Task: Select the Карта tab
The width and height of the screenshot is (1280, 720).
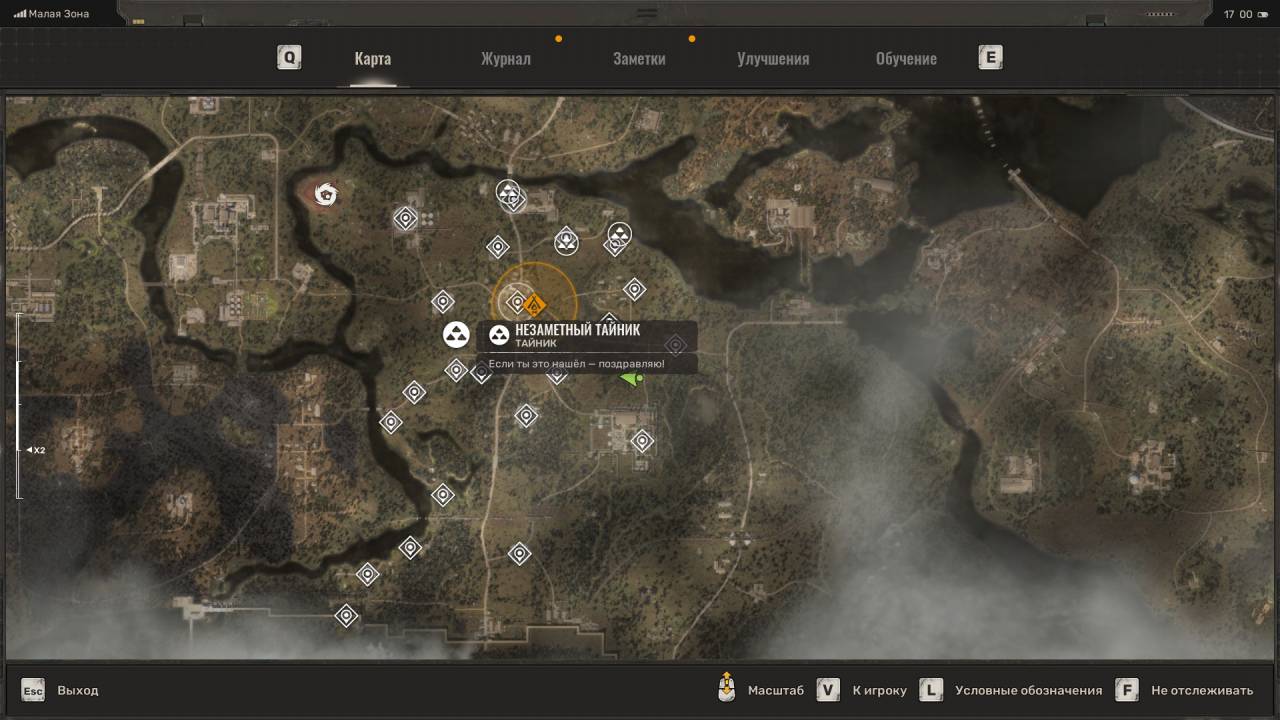Action: (x=372, y=58)
